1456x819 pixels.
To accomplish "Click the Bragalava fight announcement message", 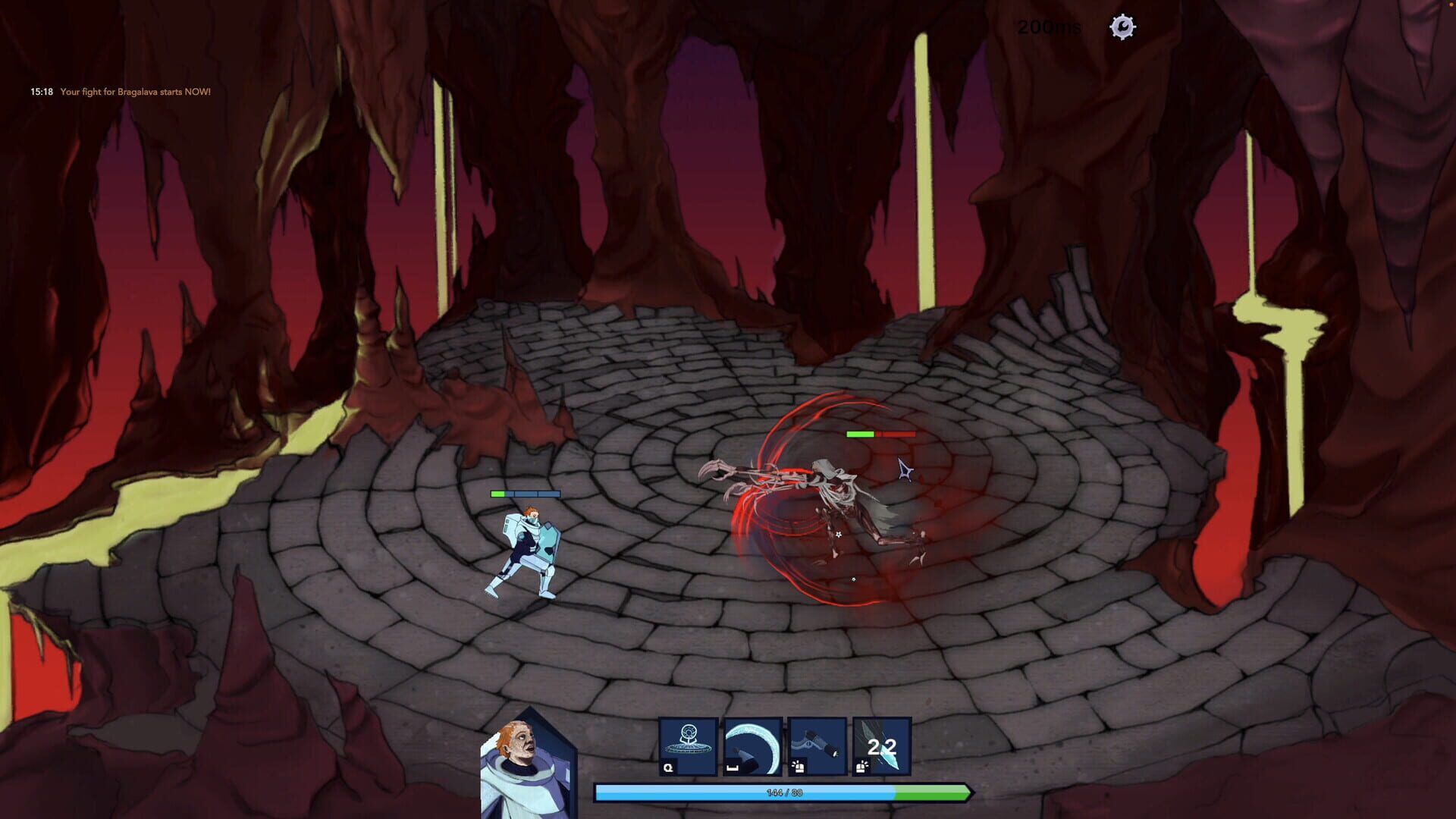I will tap(134, 91).
